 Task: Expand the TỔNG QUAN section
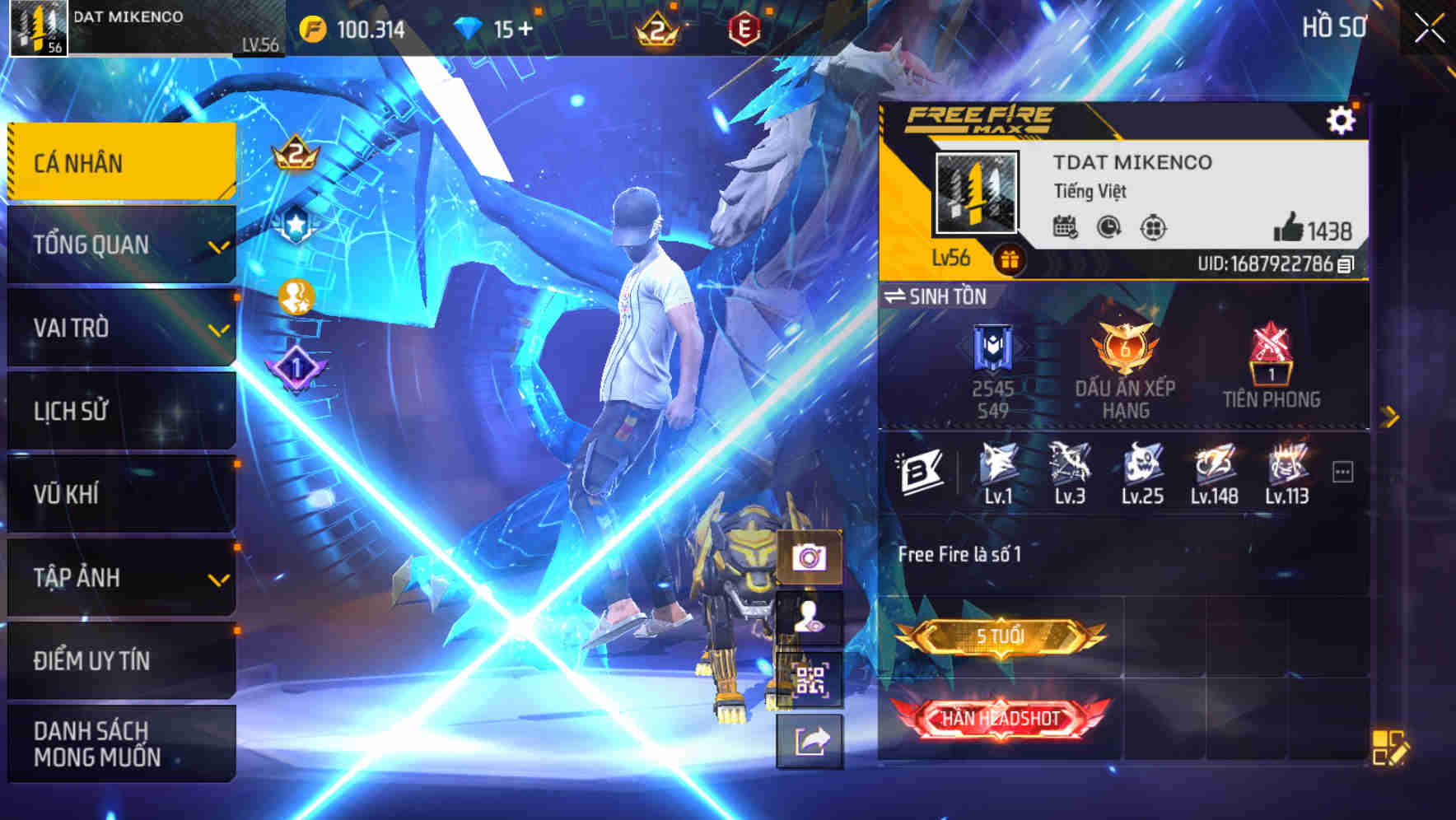121,245
